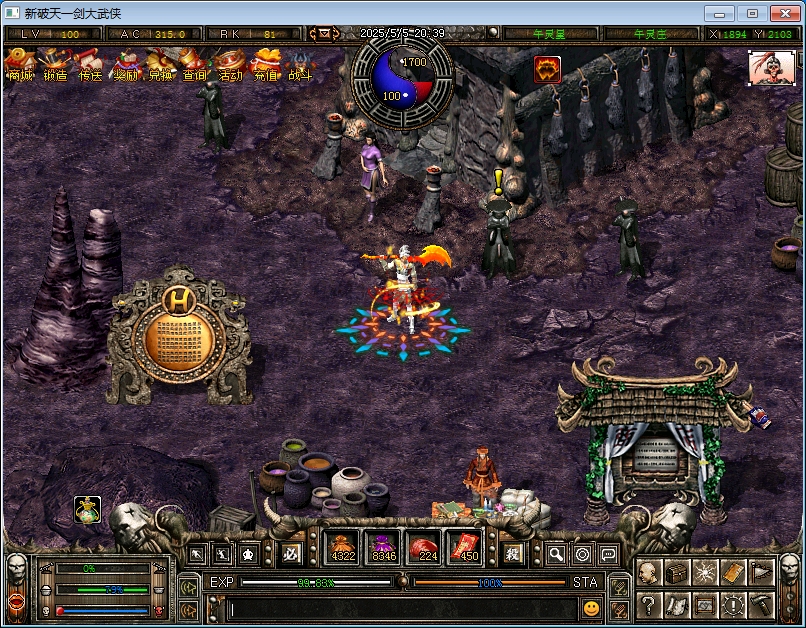The image size is (806, 628).
Task: Open the yellow smiley emoji picker
Action: [x=592, y=608]
